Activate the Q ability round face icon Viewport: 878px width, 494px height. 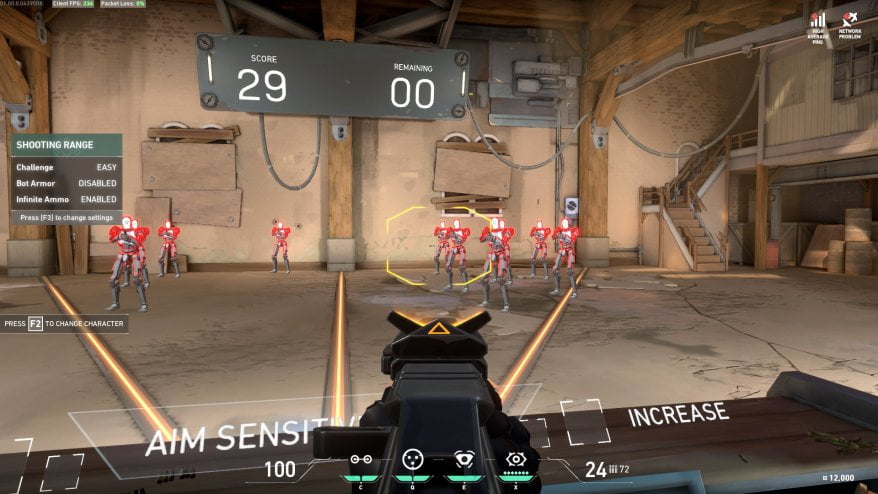pos(412,460)
